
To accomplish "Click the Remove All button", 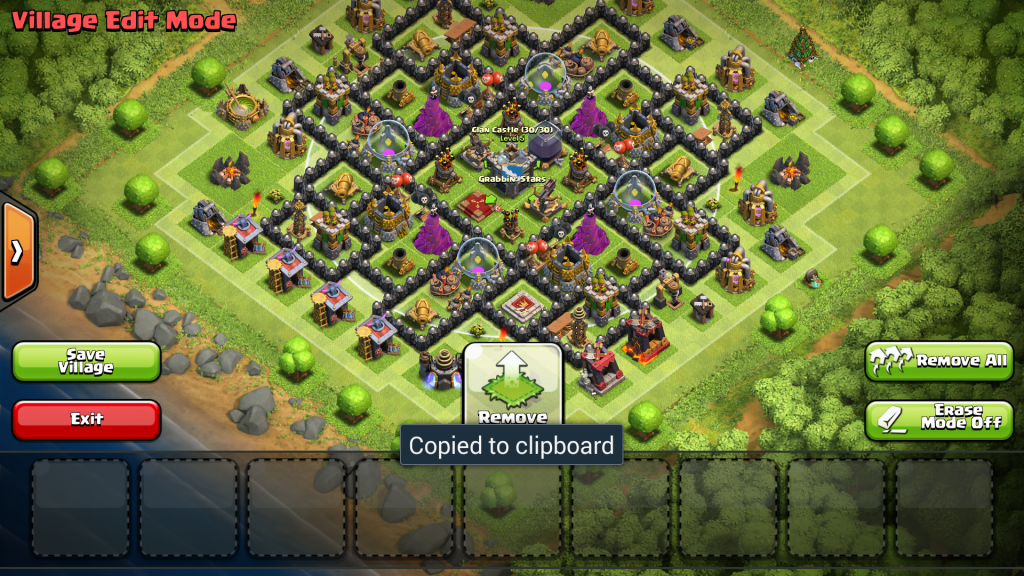I will pyautogui.click(x=939, y=361).
